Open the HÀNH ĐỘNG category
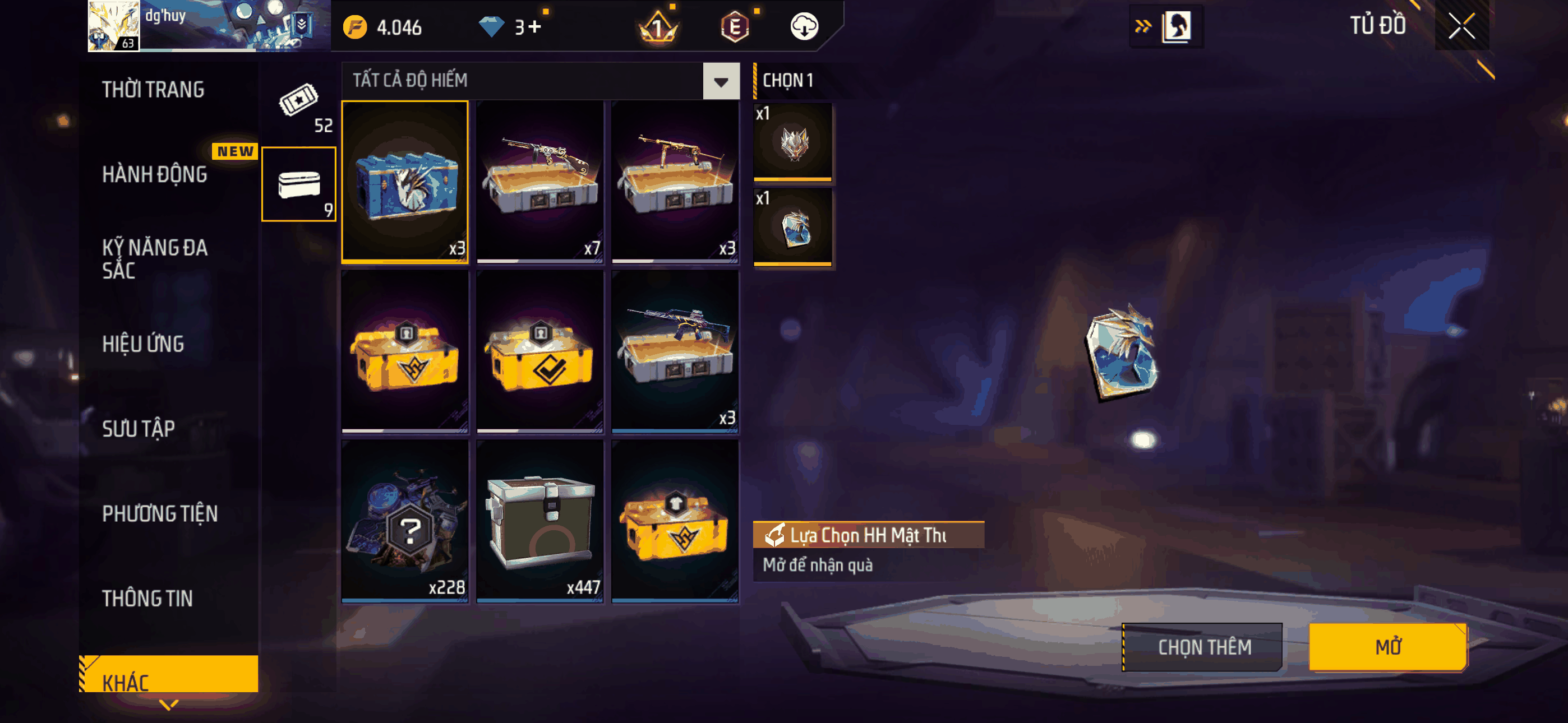 (155, 175)
